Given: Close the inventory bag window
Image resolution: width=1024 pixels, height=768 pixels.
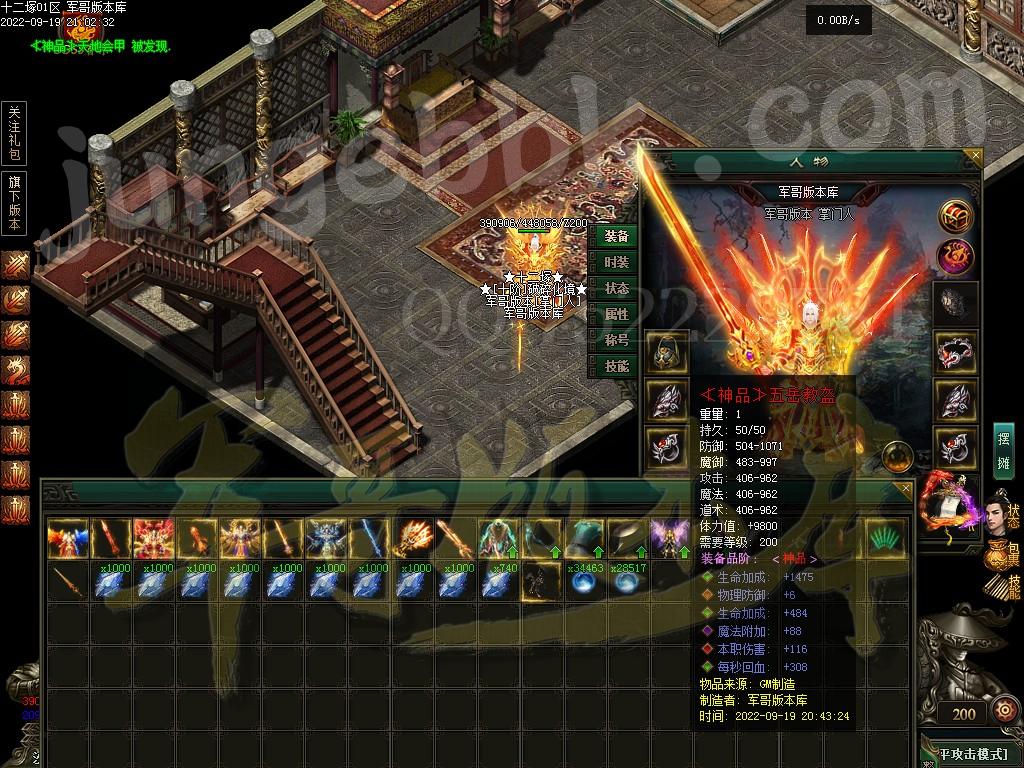Looking at the screenshot, I should 906,489.
